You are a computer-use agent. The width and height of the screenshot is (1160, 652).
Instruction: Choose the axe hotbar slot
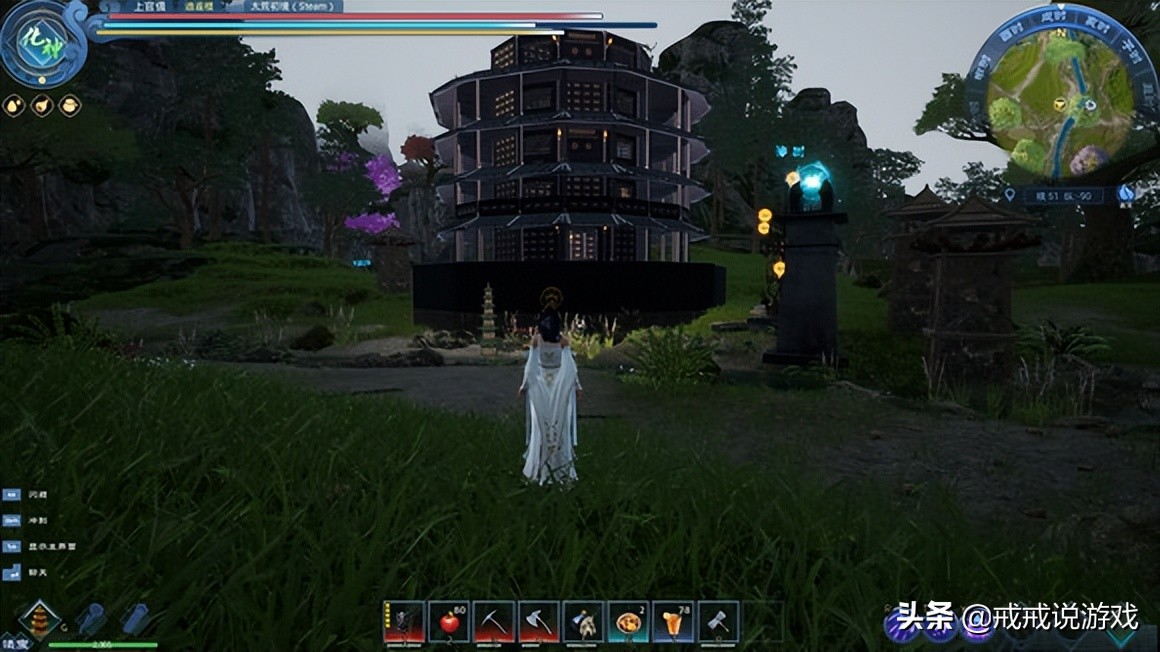pos(538,621)
